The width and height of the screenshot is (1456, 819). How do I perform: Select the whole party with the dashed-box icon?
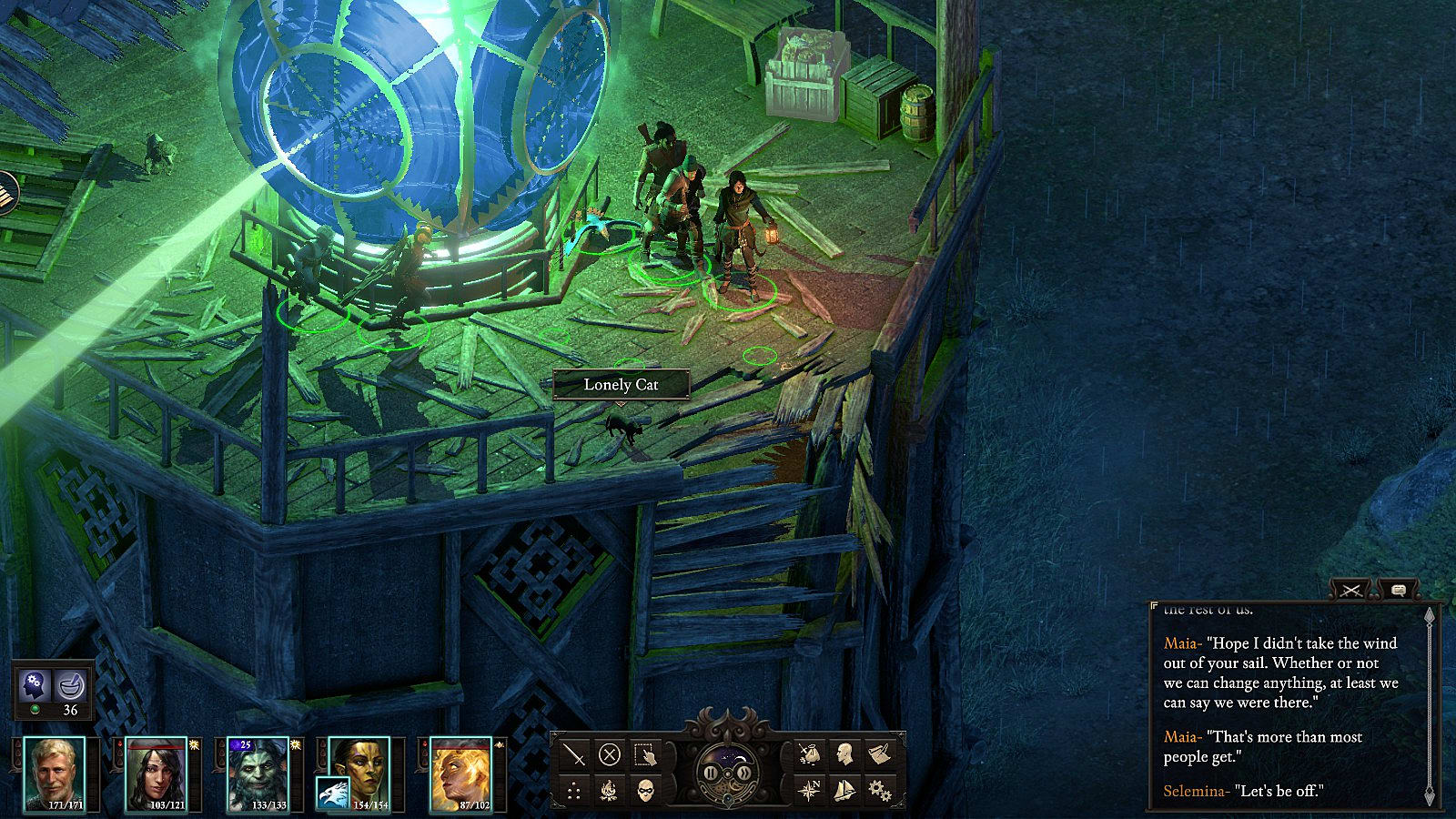pyautogui.click(x=645, y=754)
